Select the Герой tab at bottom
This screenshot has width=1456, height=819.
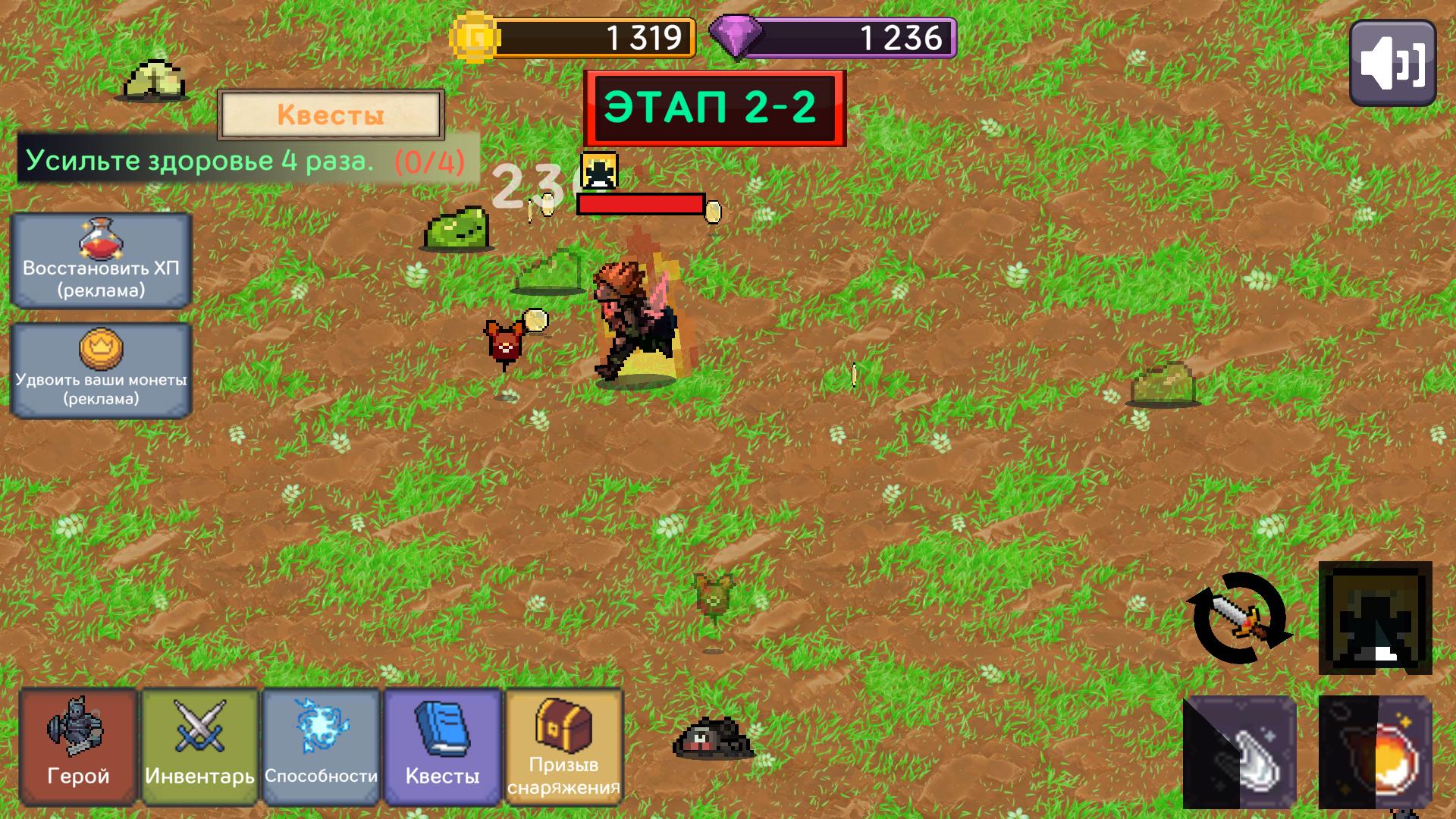click(x=76, y=747)
